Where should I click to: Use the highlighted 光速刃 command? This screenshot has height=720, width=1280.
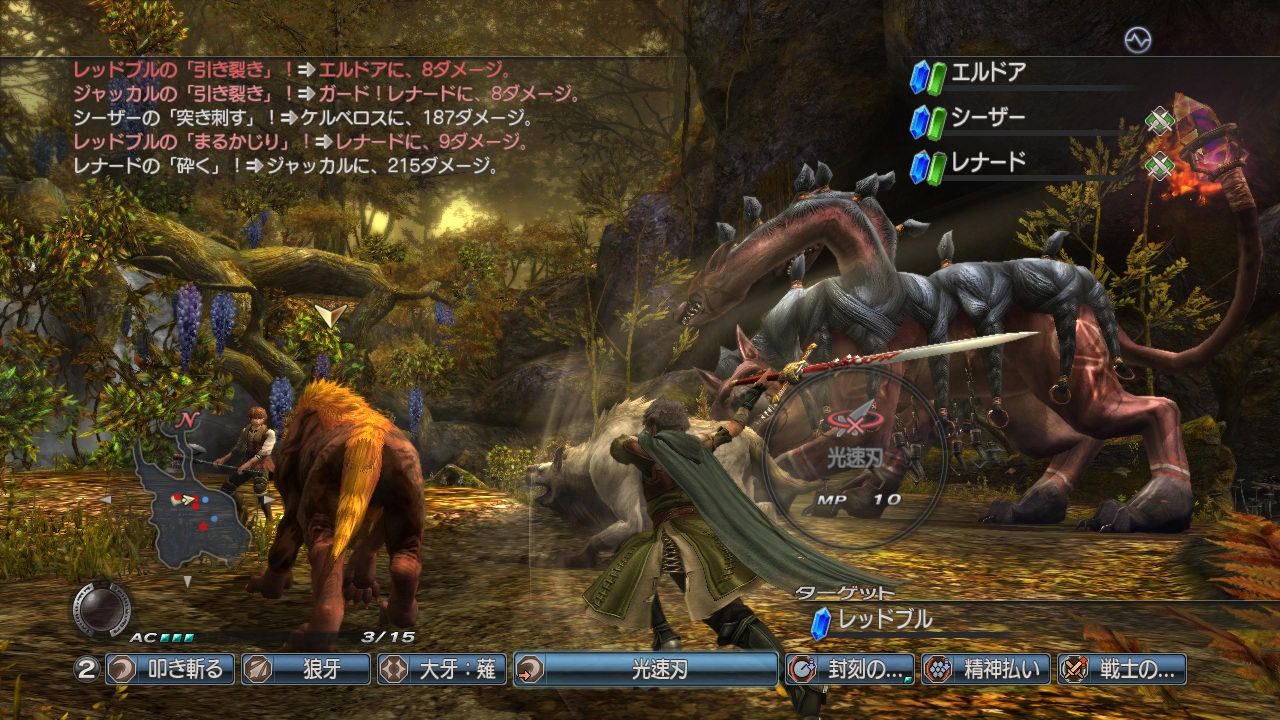(646, 669)
